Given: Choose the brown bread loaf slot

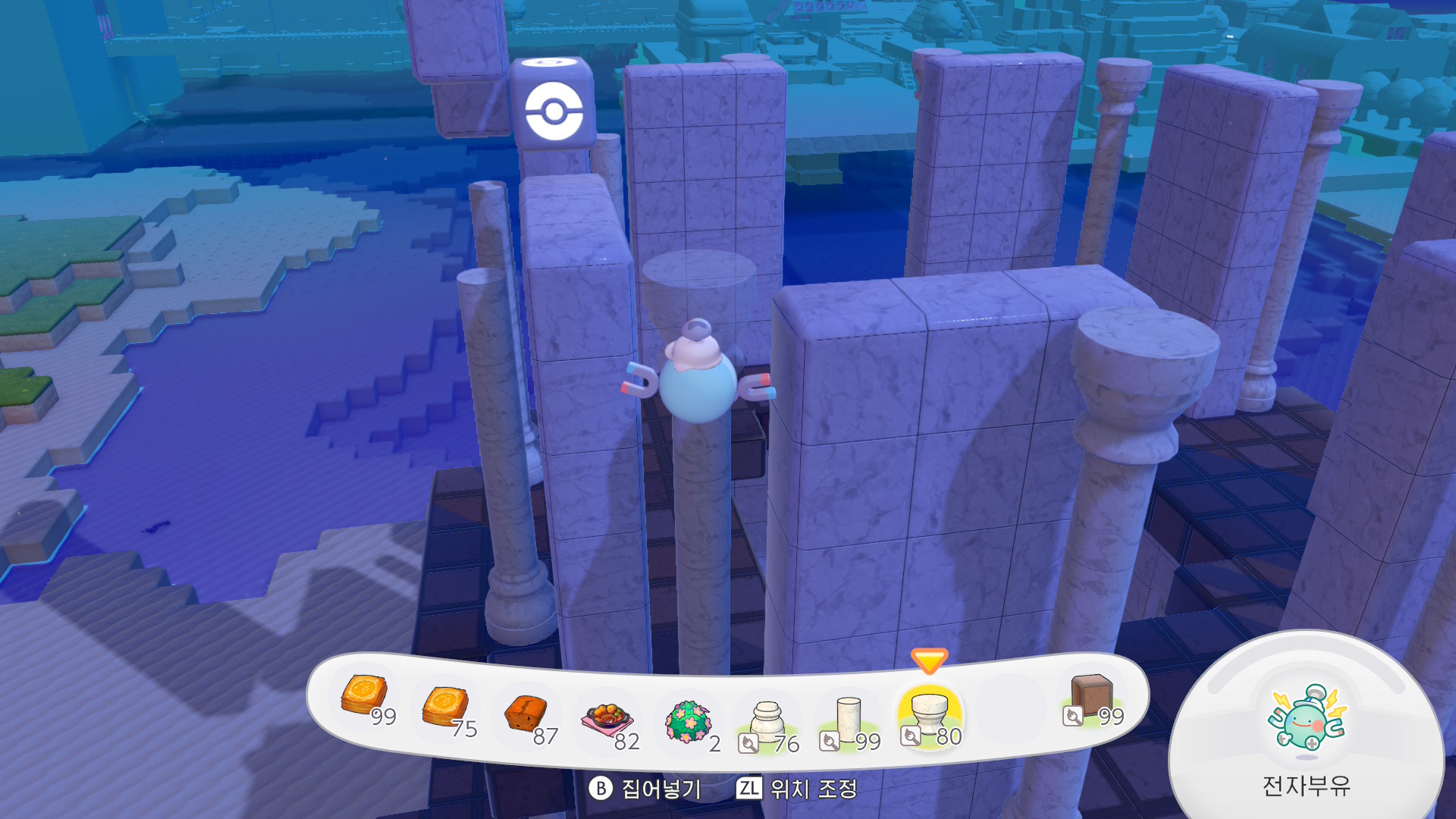Looking at the screenshot, I should click(526, 714).
